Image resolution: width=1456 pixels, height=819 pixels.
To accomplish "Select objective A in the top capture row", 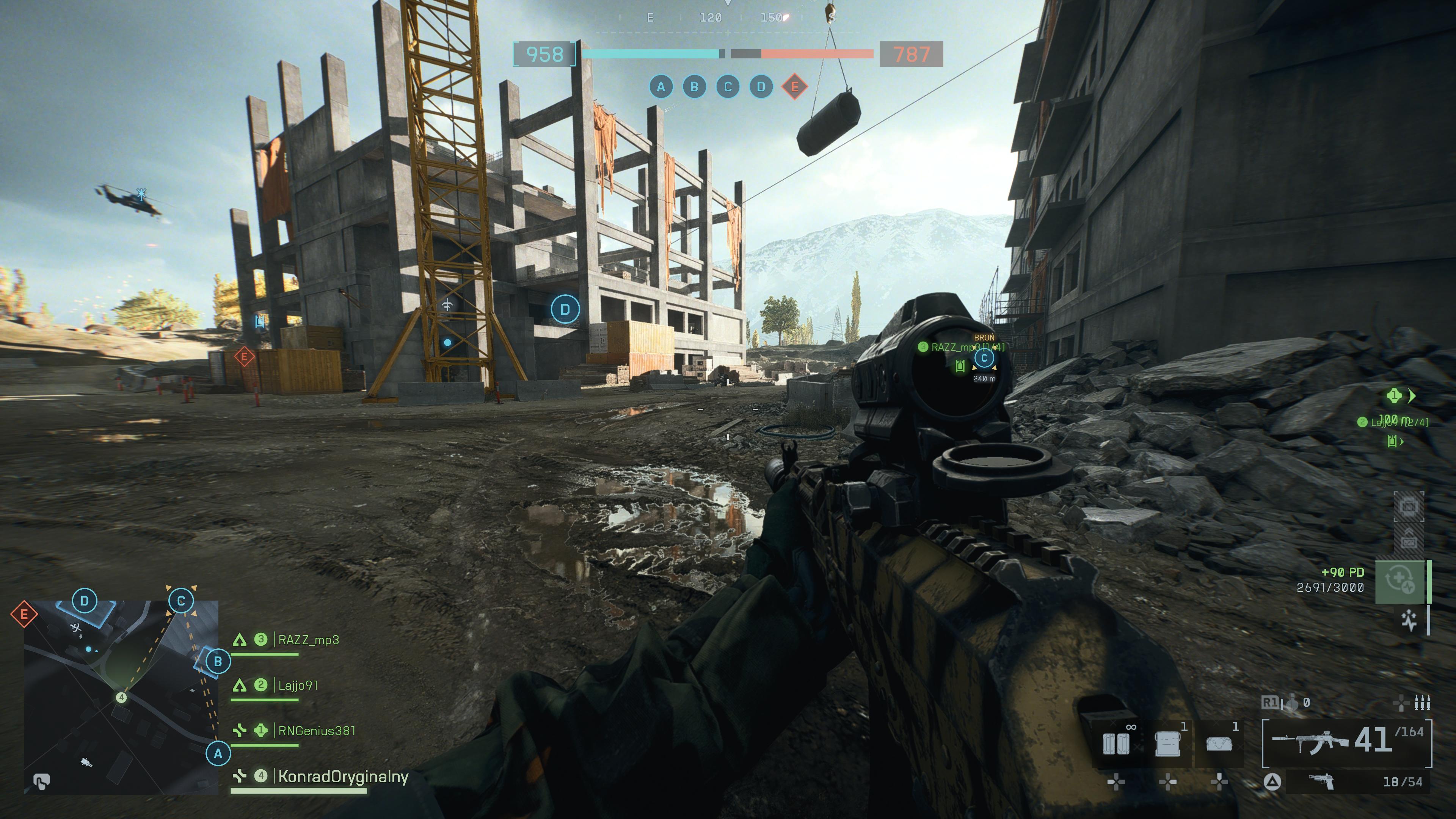I will point(661,87).
